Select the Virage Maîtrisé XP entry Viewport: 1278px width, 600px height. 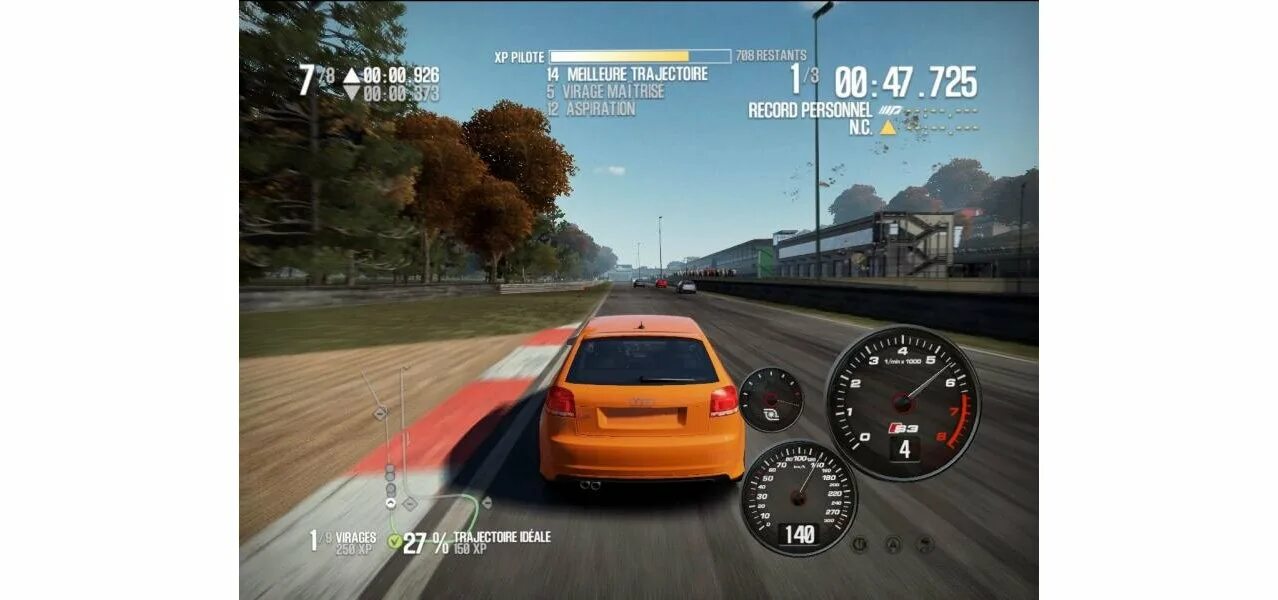606,91
